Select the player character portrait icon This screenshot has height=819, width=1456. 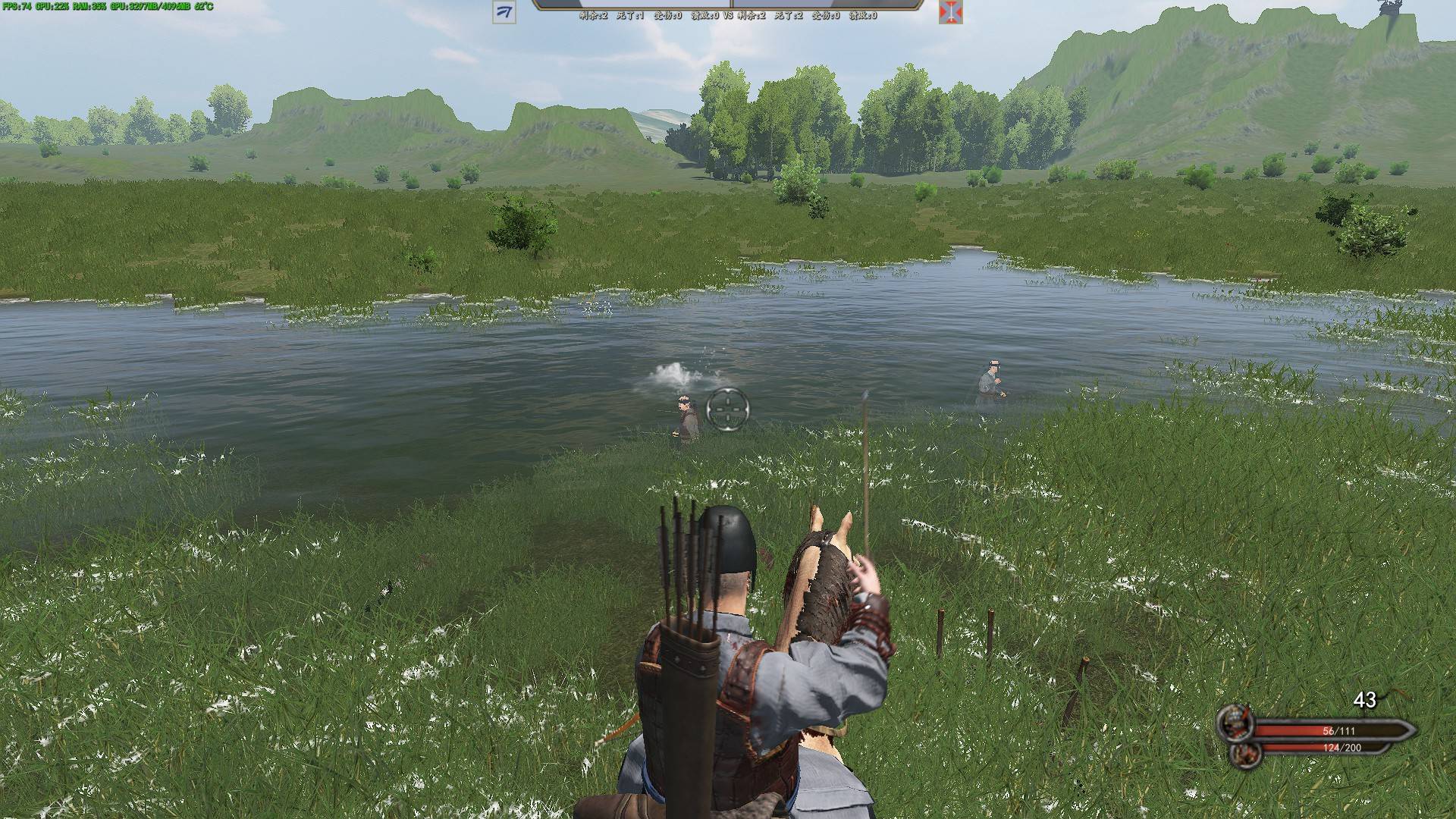[1234, 723]
